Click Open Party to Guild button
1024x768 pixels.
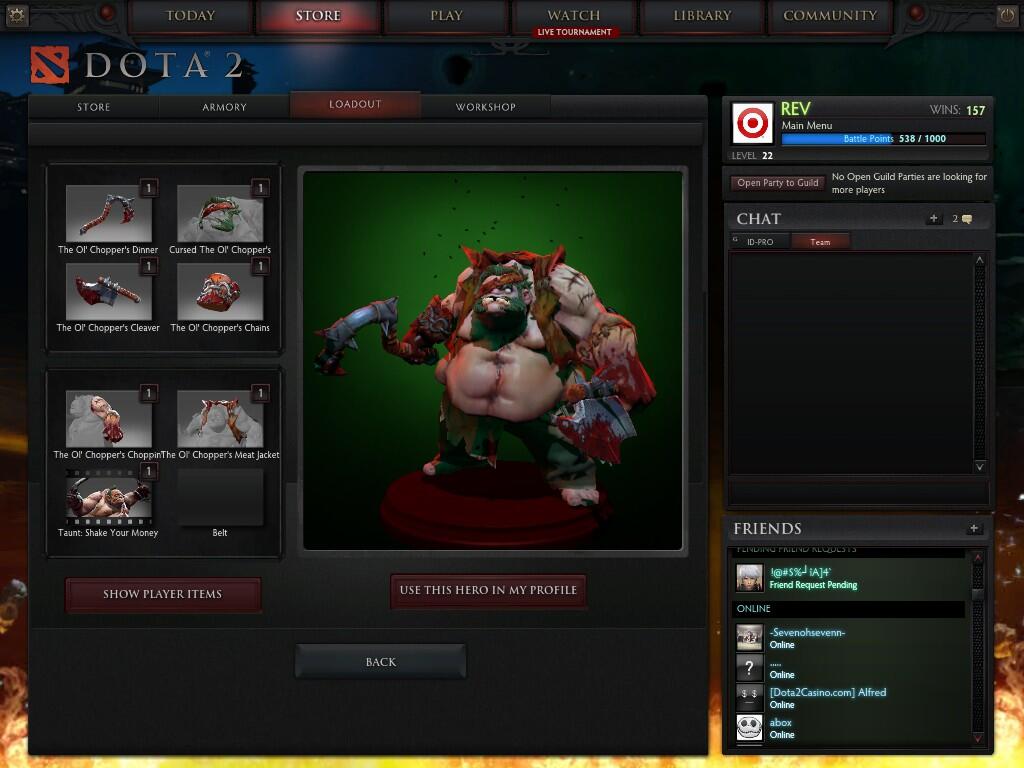777,183
